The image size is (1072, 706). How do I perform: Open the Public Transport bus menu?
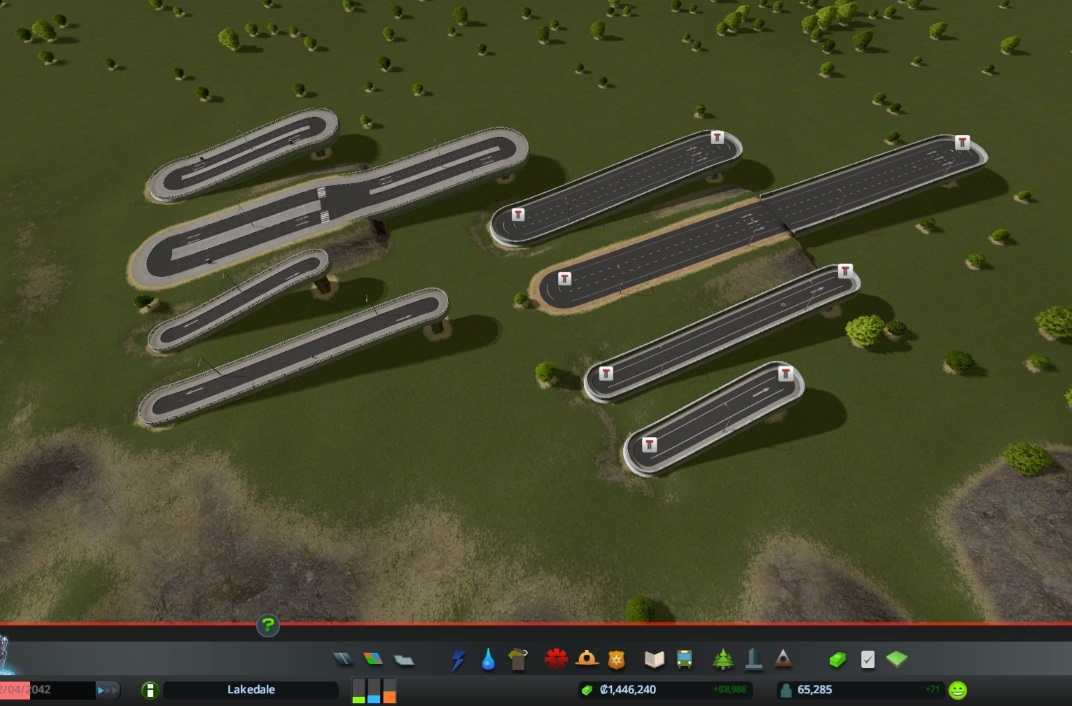click(685, 659)
